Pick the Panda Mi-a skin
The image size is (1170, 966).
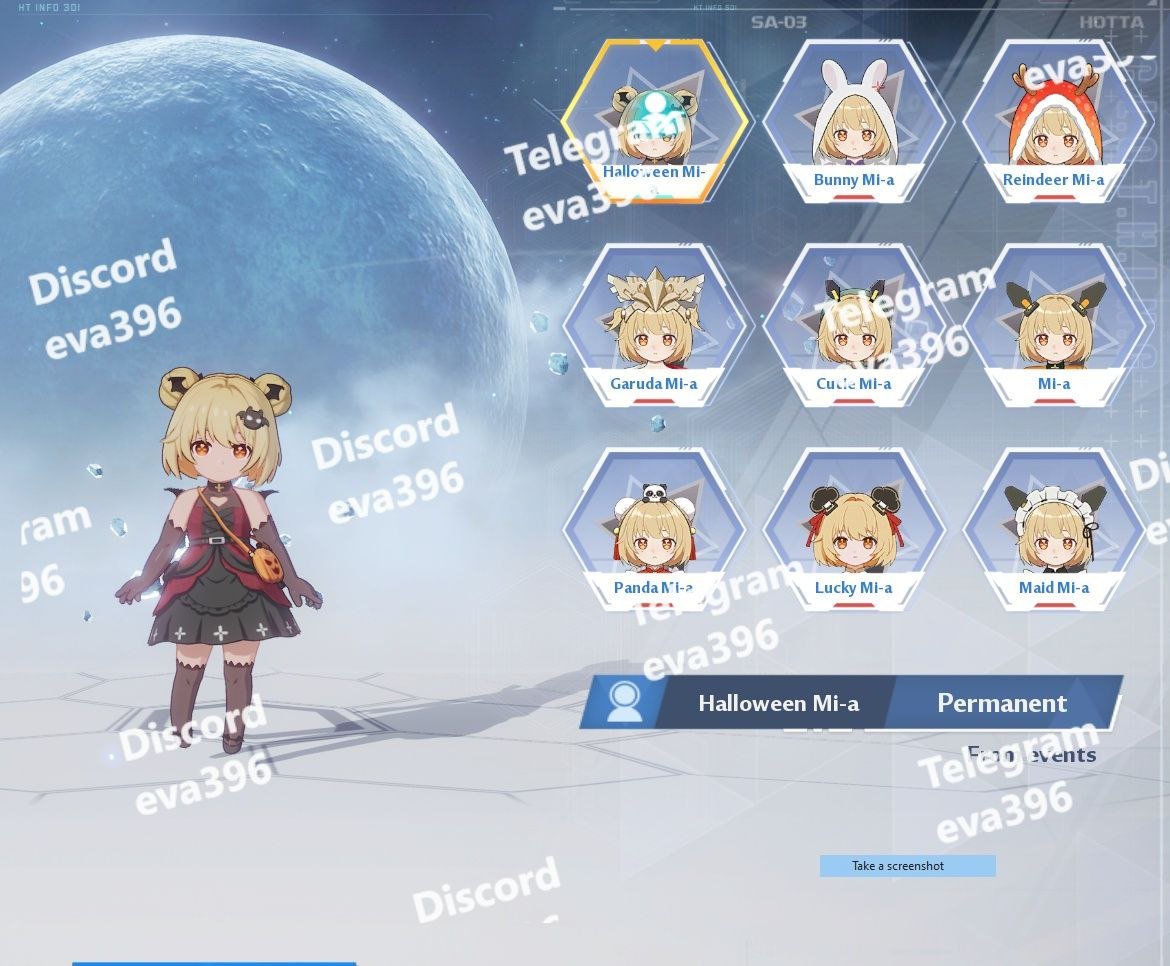(x=654, y=530)
